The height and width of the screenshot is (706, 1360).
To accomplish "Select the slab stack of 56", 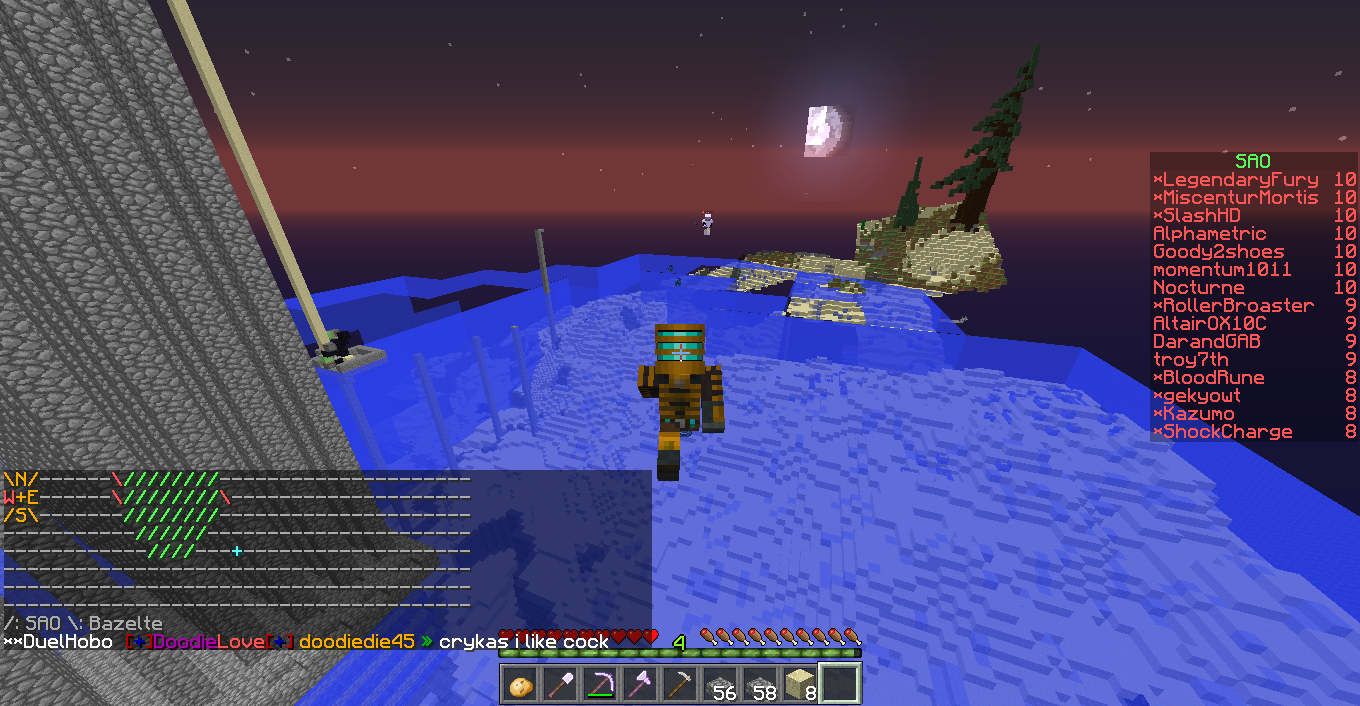I will point(720,686).
